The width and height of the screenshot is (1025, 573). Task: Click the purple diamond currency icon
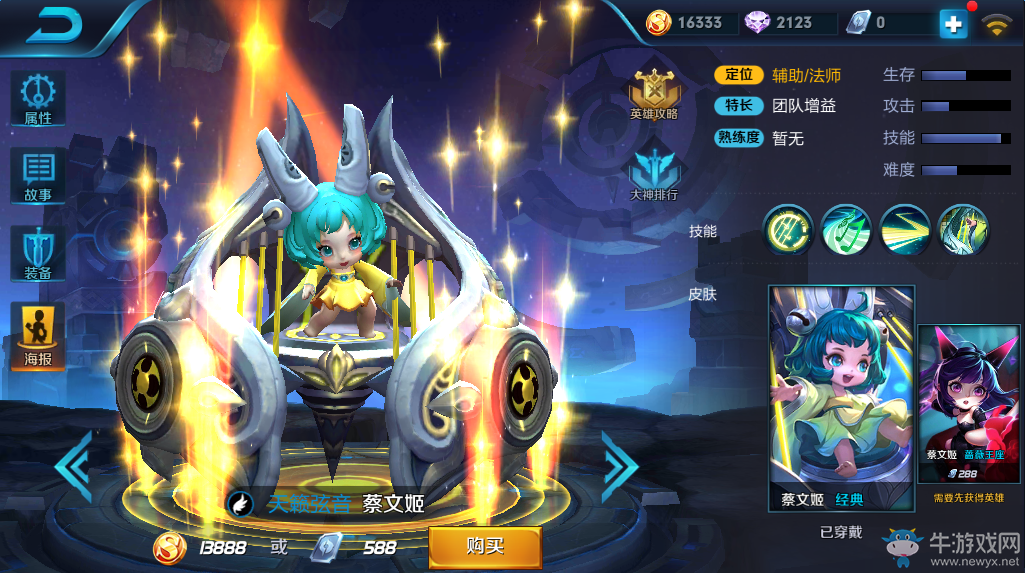(757, 23)
